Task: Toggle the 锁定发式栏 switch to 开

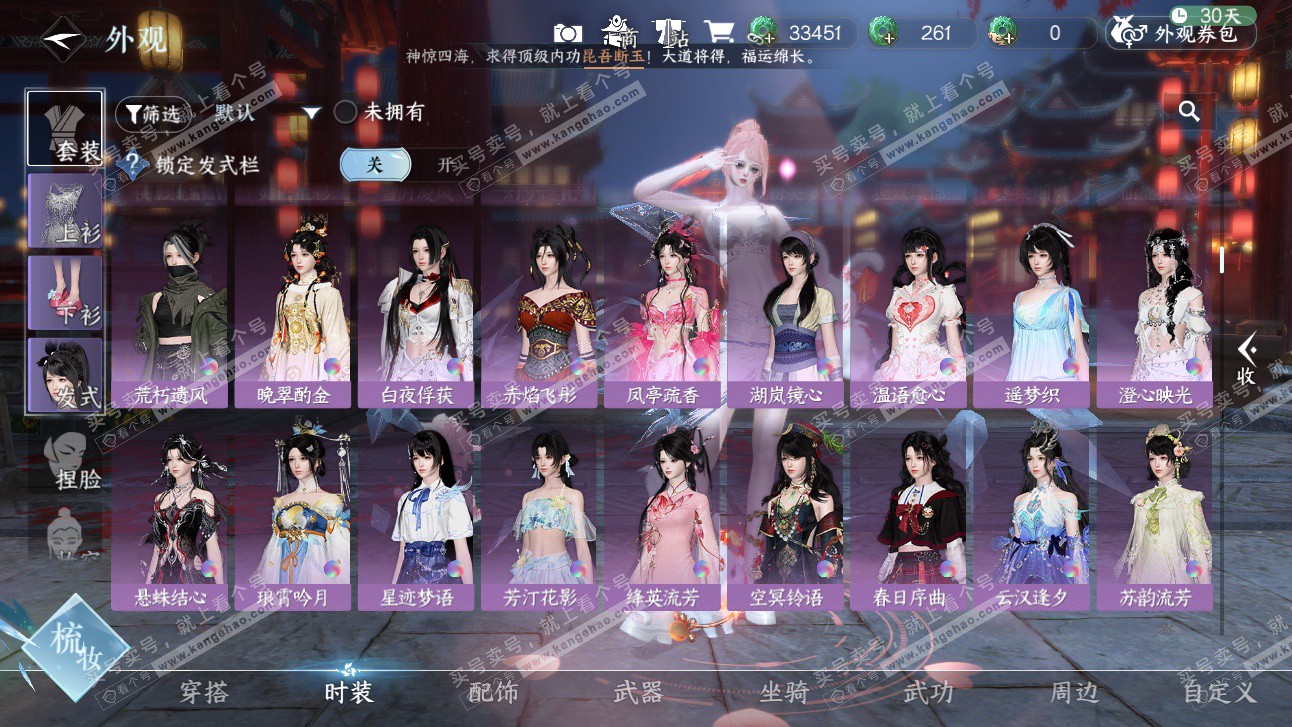Action: [443, 165]
